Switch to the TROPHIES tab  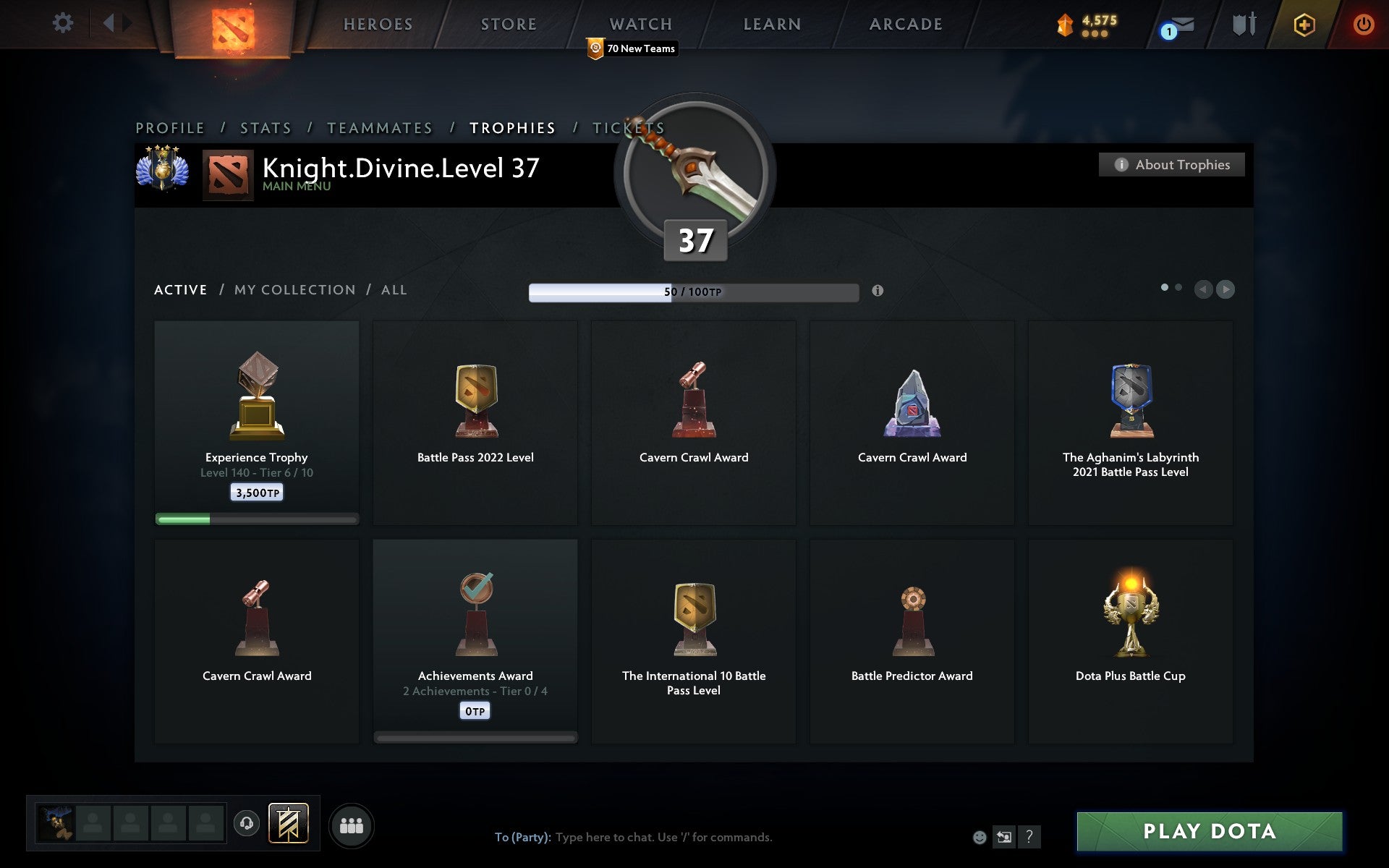point(513,127)
